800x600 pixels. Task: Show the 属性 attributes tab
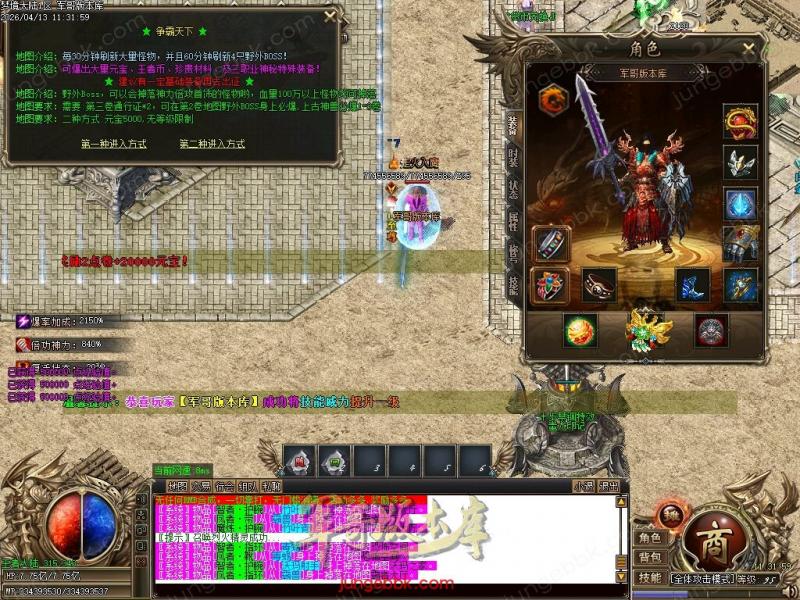(x=513, y=222)
